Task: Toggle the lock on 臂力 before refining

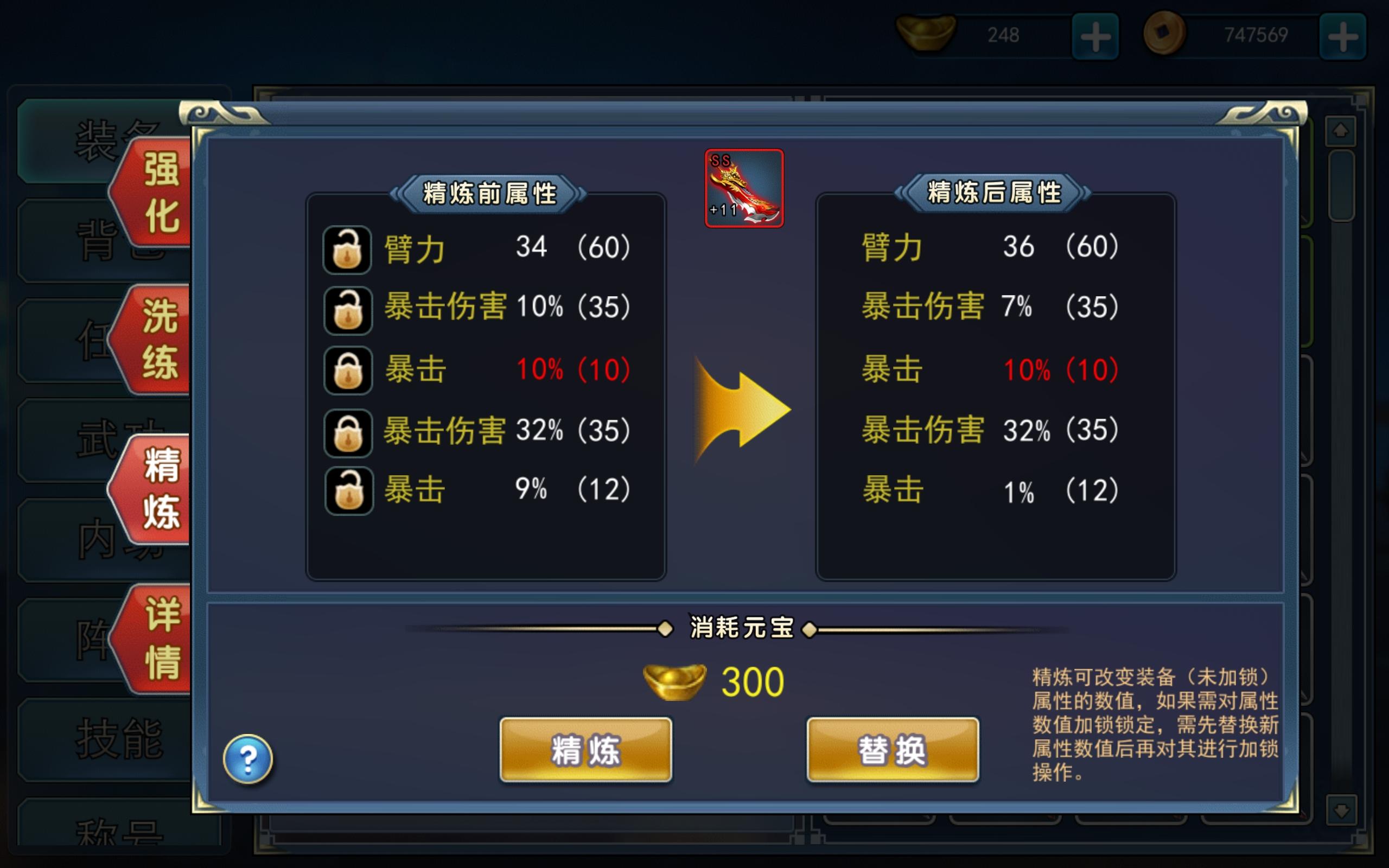Action: pos(347,248)
